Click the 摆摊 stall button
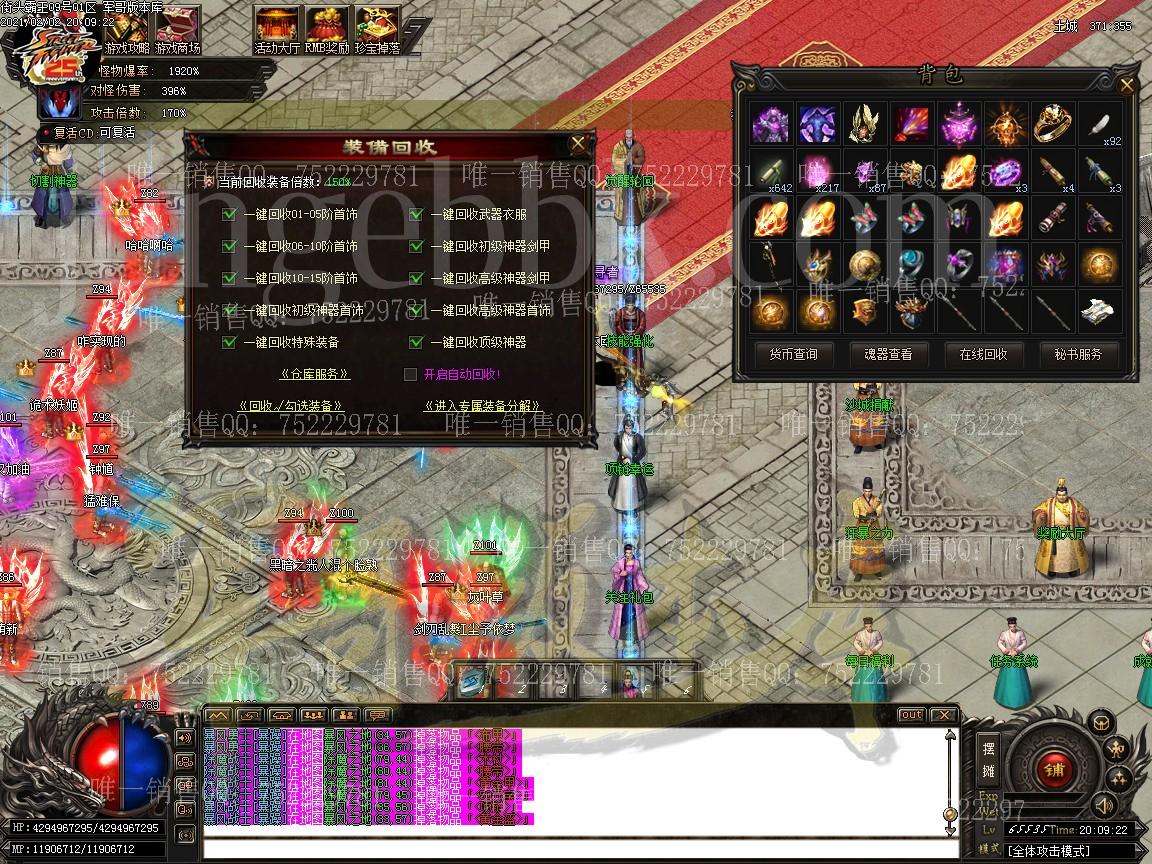 click(988, 759)
